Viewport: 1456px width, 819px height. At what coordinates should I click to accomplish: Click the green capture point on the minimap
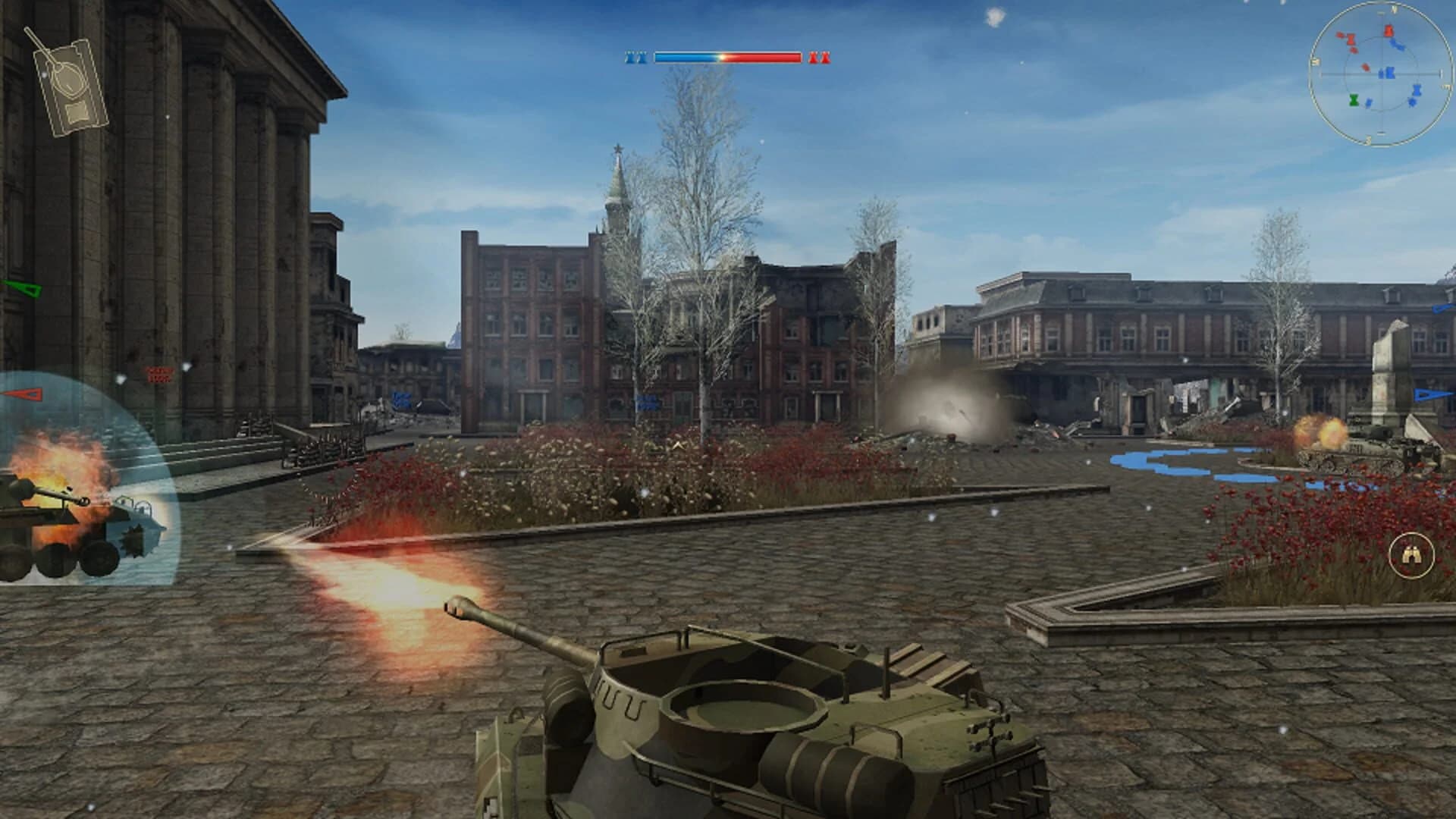pos(1354,100)
